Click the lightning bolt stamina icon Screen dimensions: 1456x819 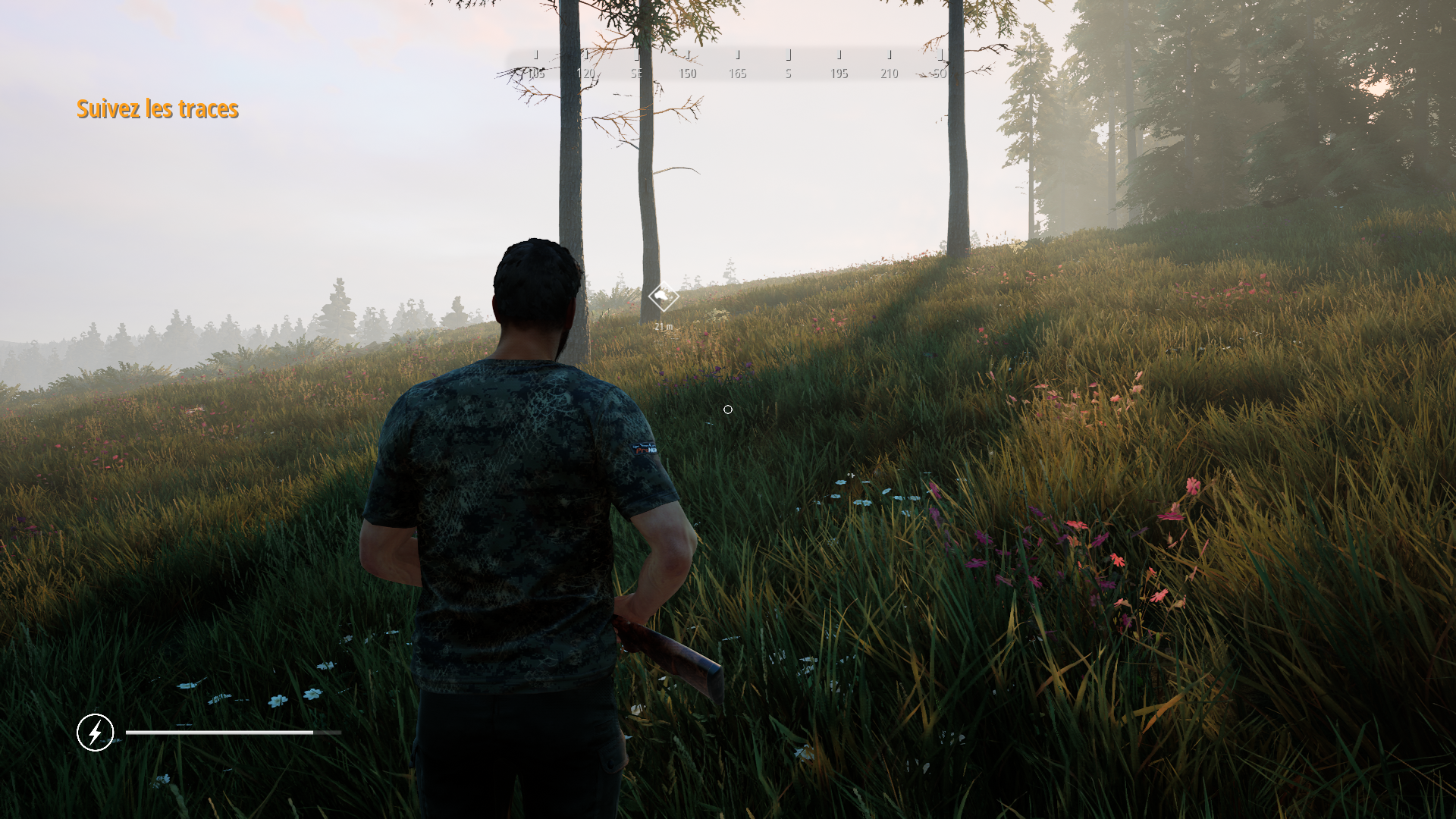click(x=96, y=733)
